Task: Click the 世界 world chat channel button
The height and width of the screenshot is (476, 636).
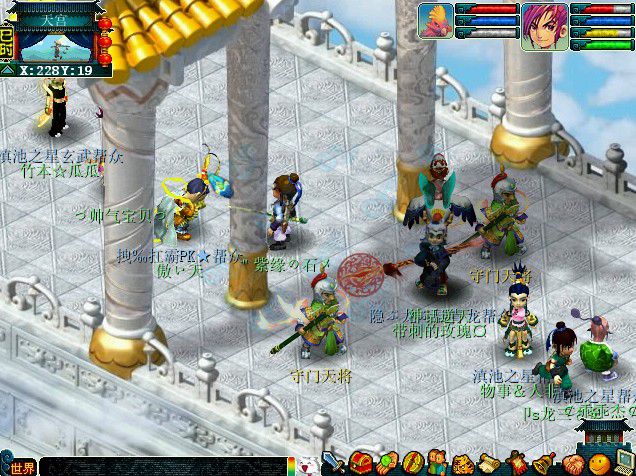Action: pos(20,467)
